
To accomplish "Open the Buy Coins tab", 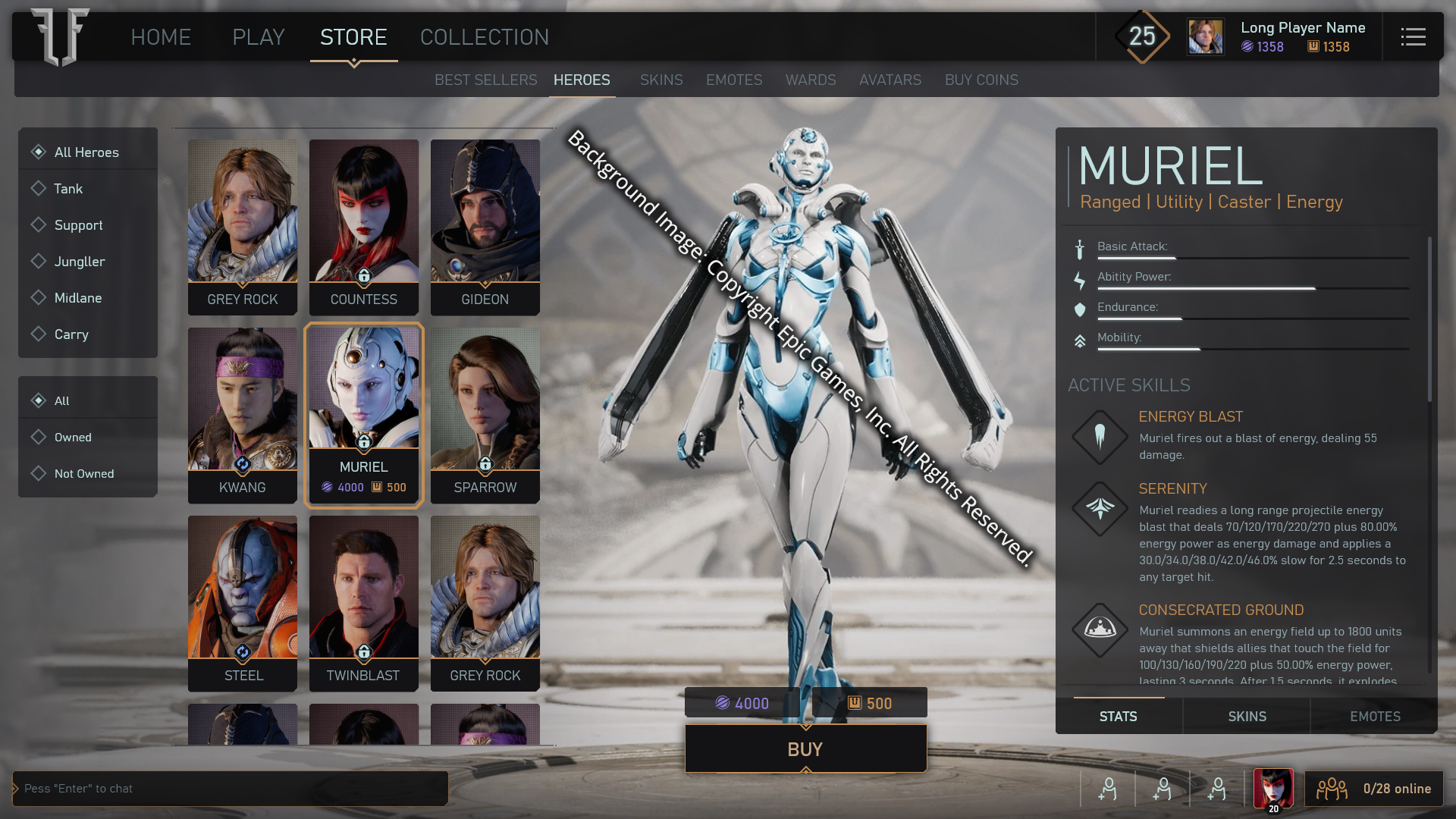I will click(x=981, y=80).
